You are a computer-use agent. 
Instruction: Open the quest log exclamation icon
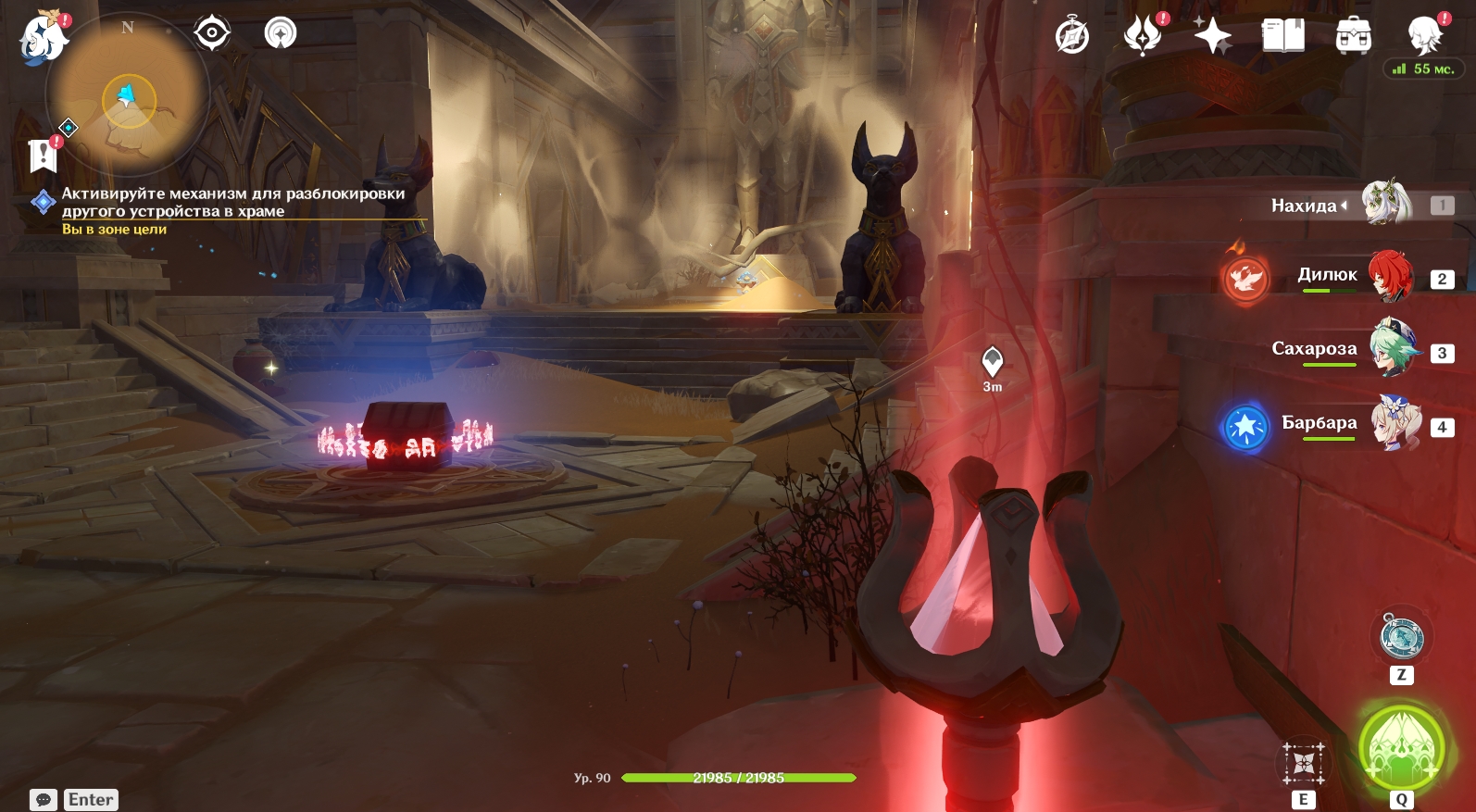click(x=43, y=156)
